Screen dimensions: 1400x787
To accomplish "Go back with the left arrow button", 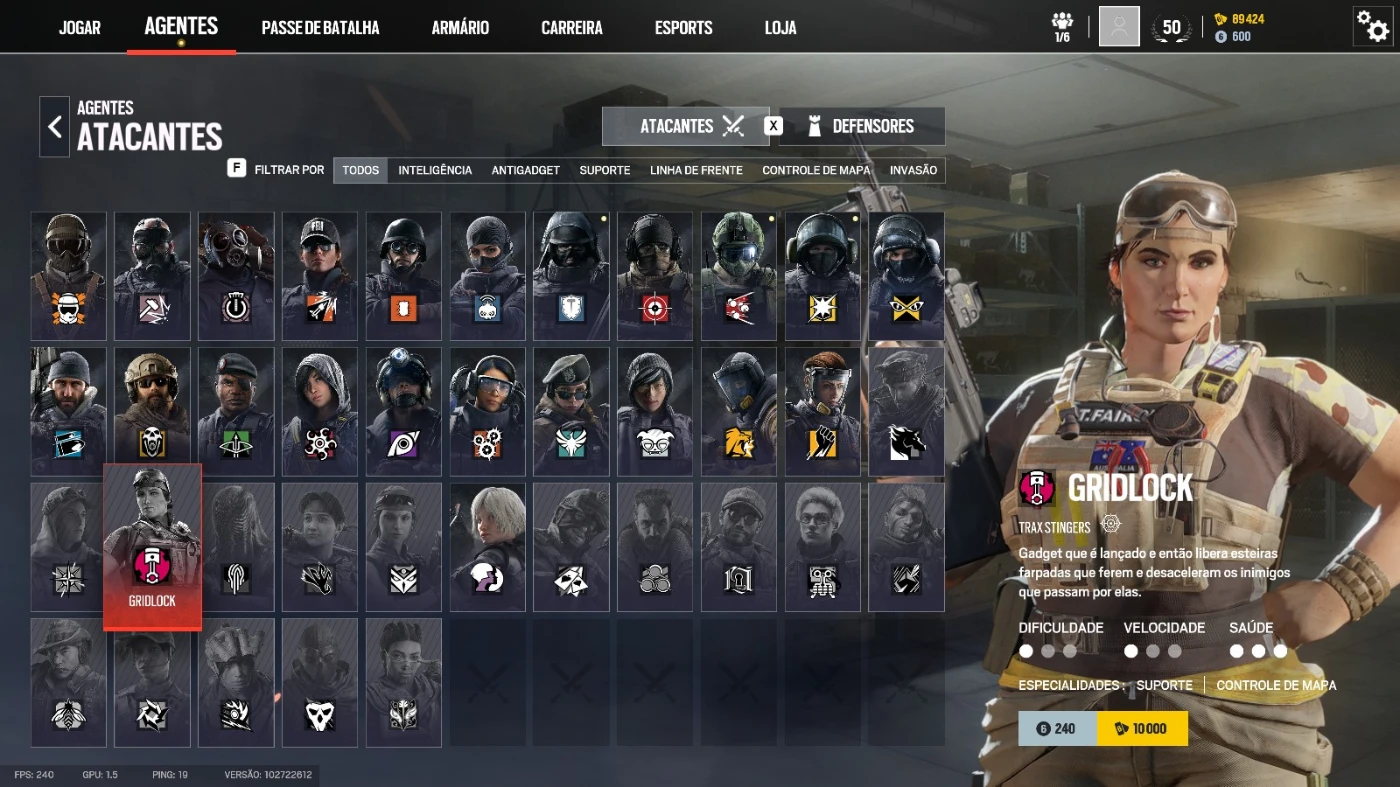I will 54,127.
